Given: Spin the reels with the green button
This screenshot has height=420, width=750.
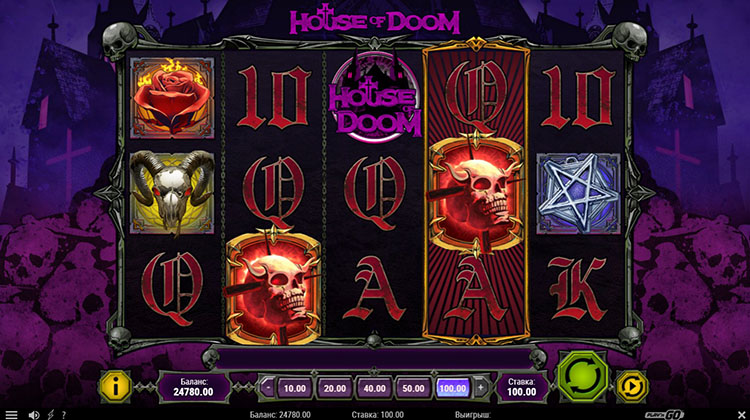Looking at the screenshot, I should pyautogui.click(x=581, y=382).
